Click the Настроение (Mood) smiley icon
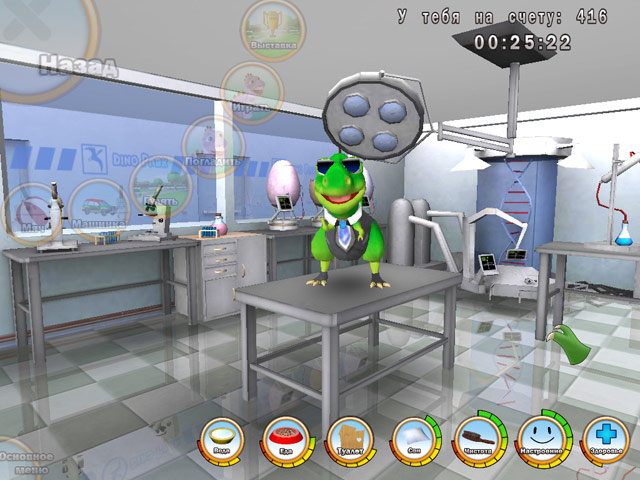Image resolution: width=640 pixels, height=480 pixels. [x=542, y=439]
